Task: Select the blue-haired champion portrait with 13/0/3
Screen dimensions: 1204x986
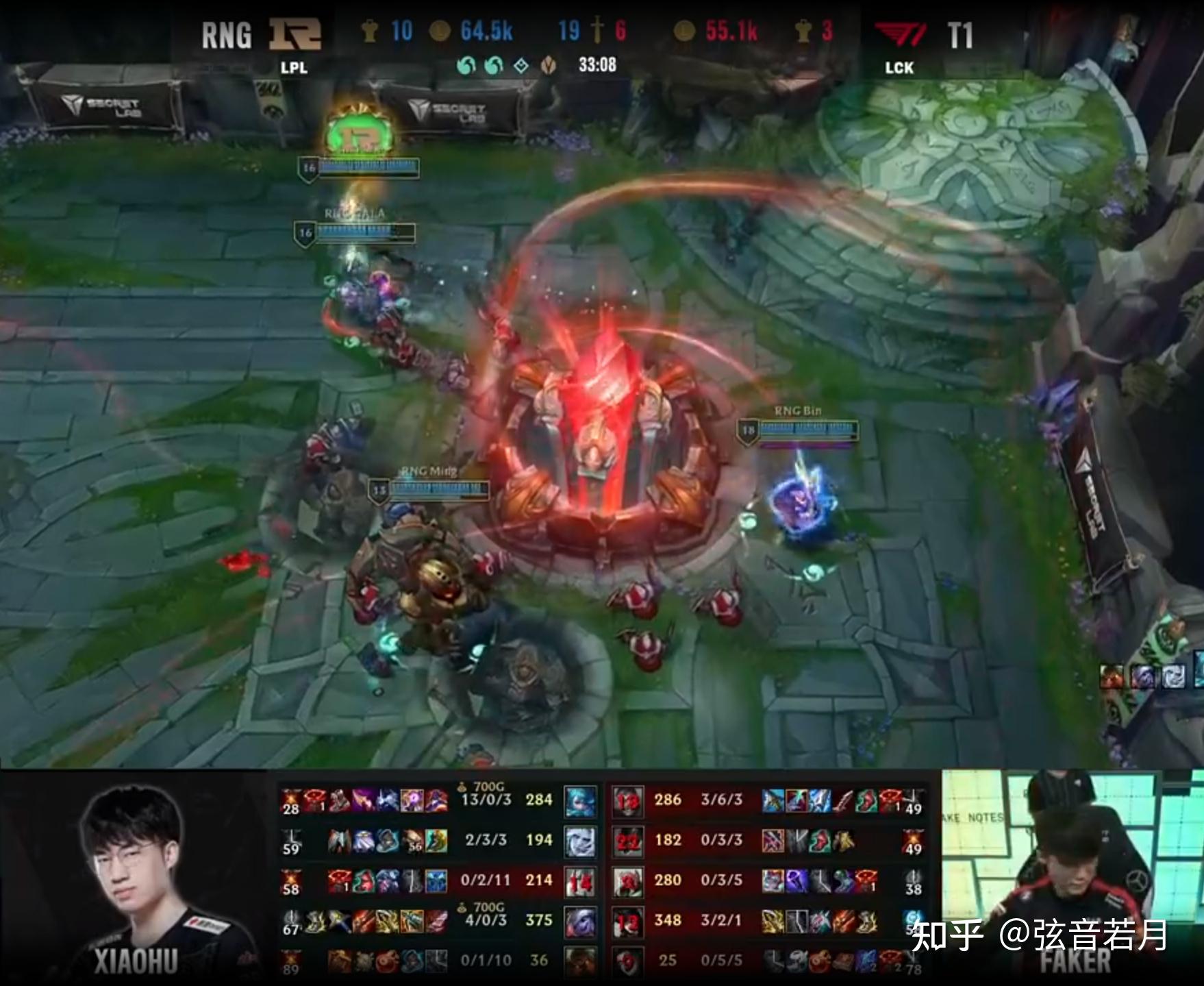Action: pos(579,801)
